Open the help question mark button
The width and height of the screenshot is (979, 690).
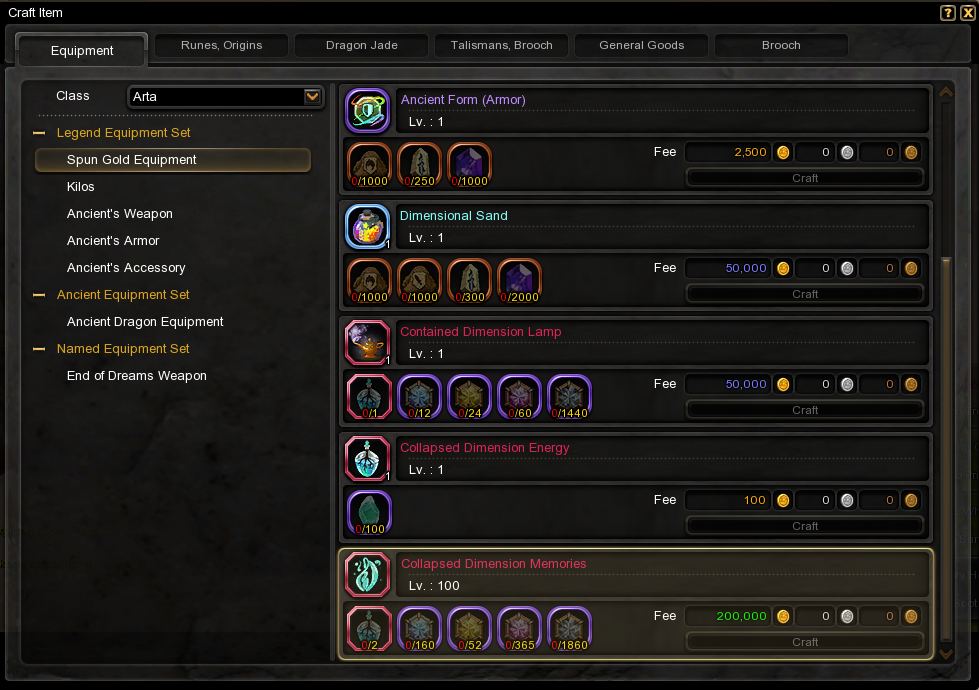coord(948,13)
